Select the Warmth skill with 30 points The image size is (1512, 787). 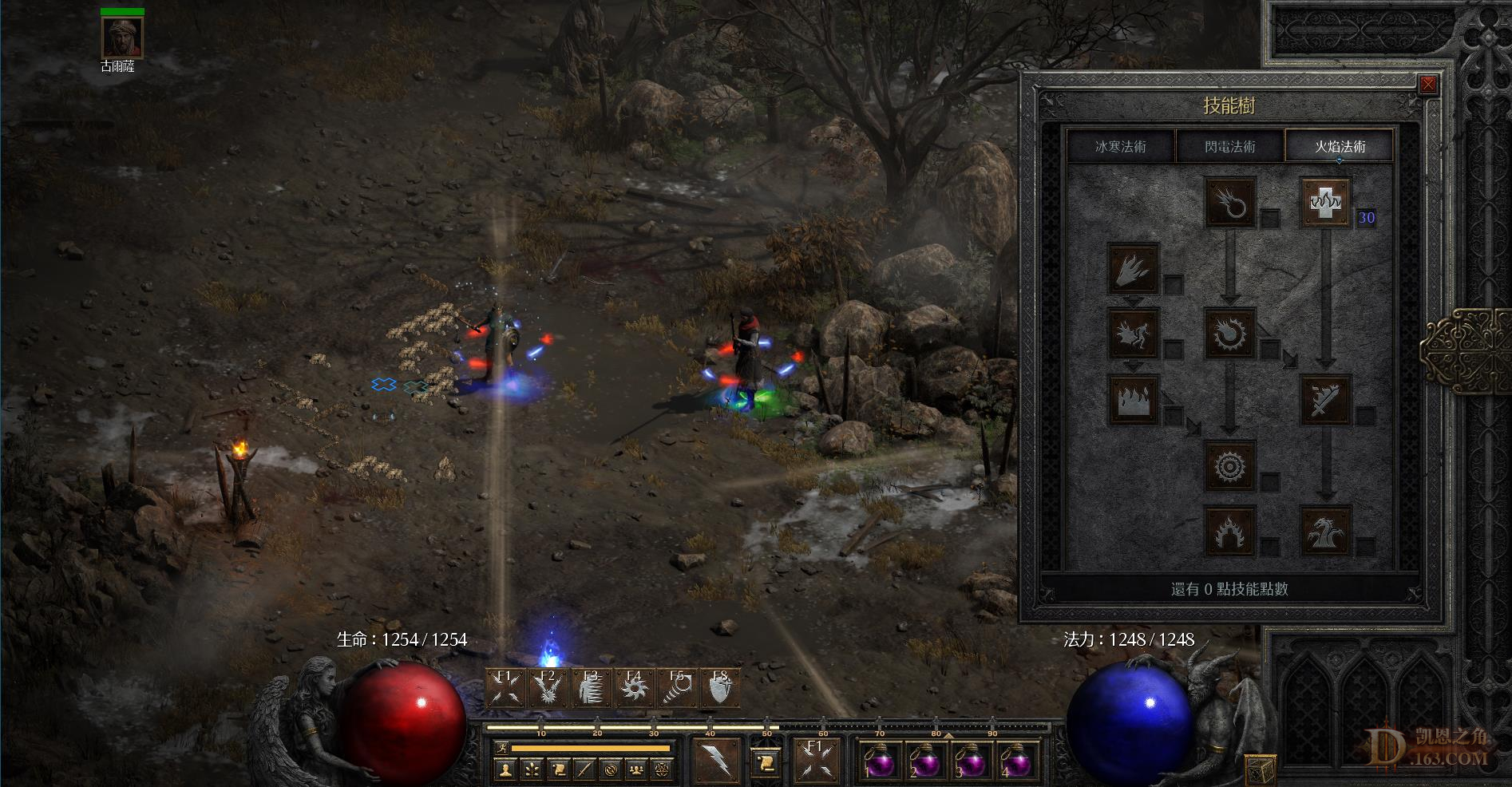pos(1326,202)
